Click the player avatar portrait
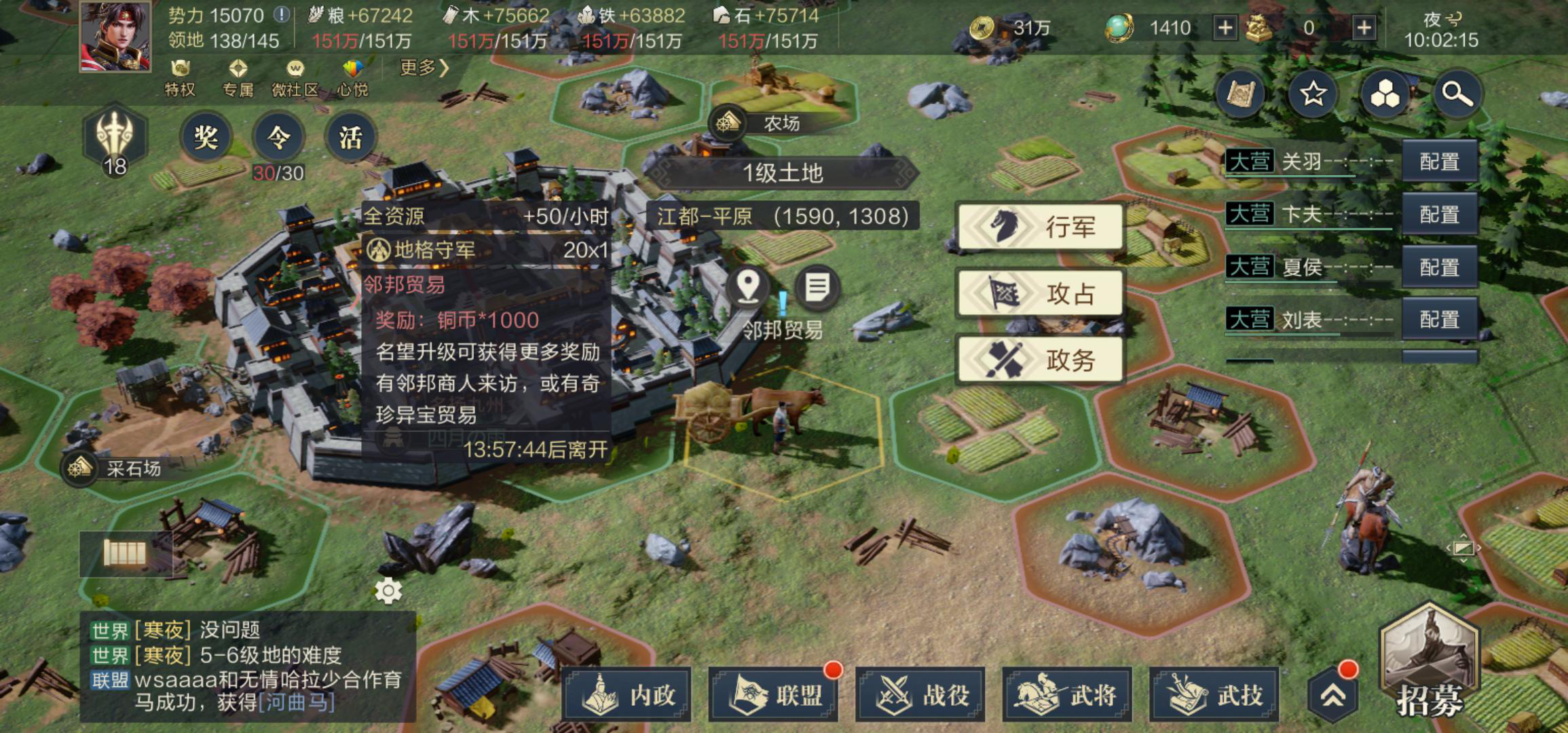This screenshot has width=1568, height=733. [x=115, y=35]
